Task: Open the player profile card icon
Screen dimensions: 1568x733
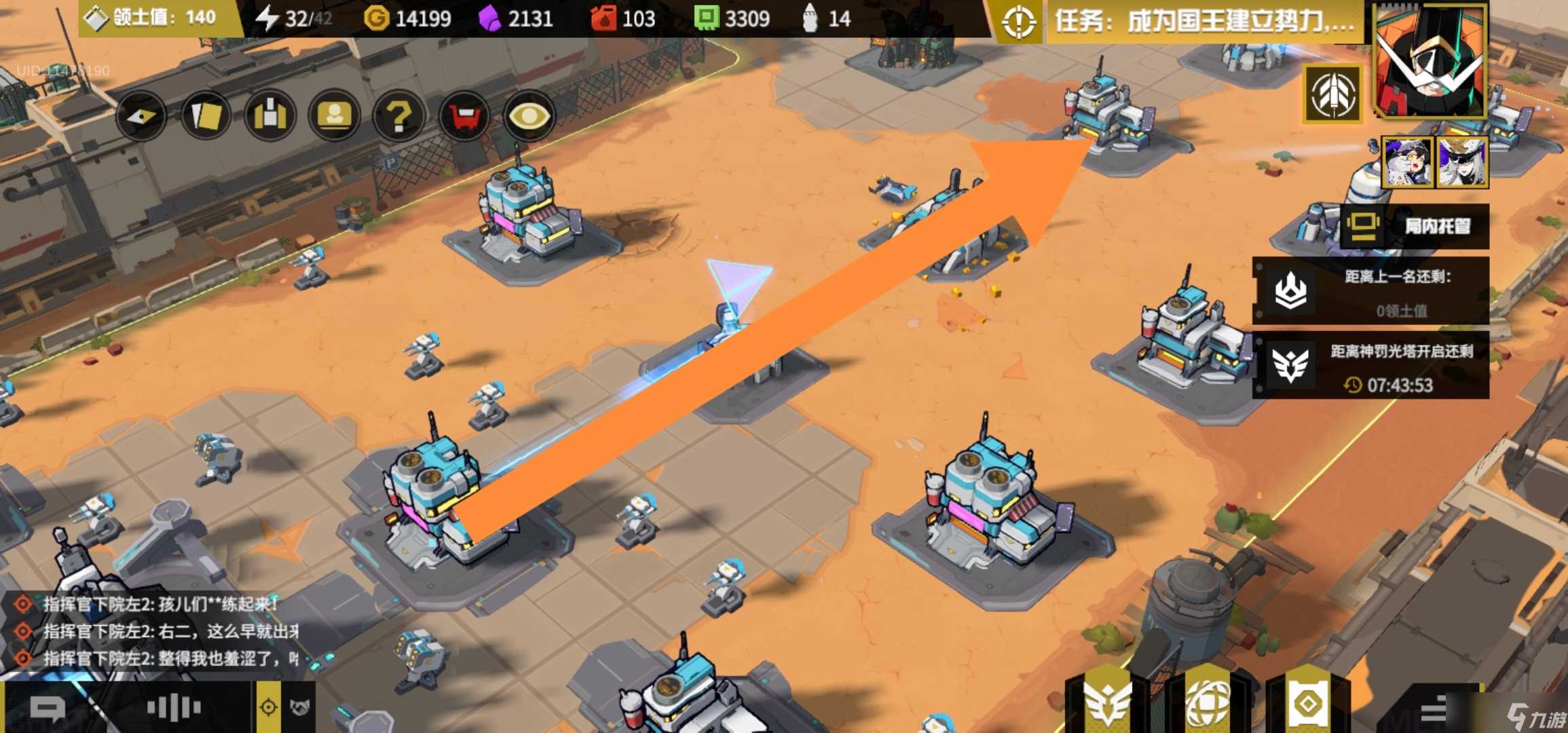Action: tap(334, 117)
